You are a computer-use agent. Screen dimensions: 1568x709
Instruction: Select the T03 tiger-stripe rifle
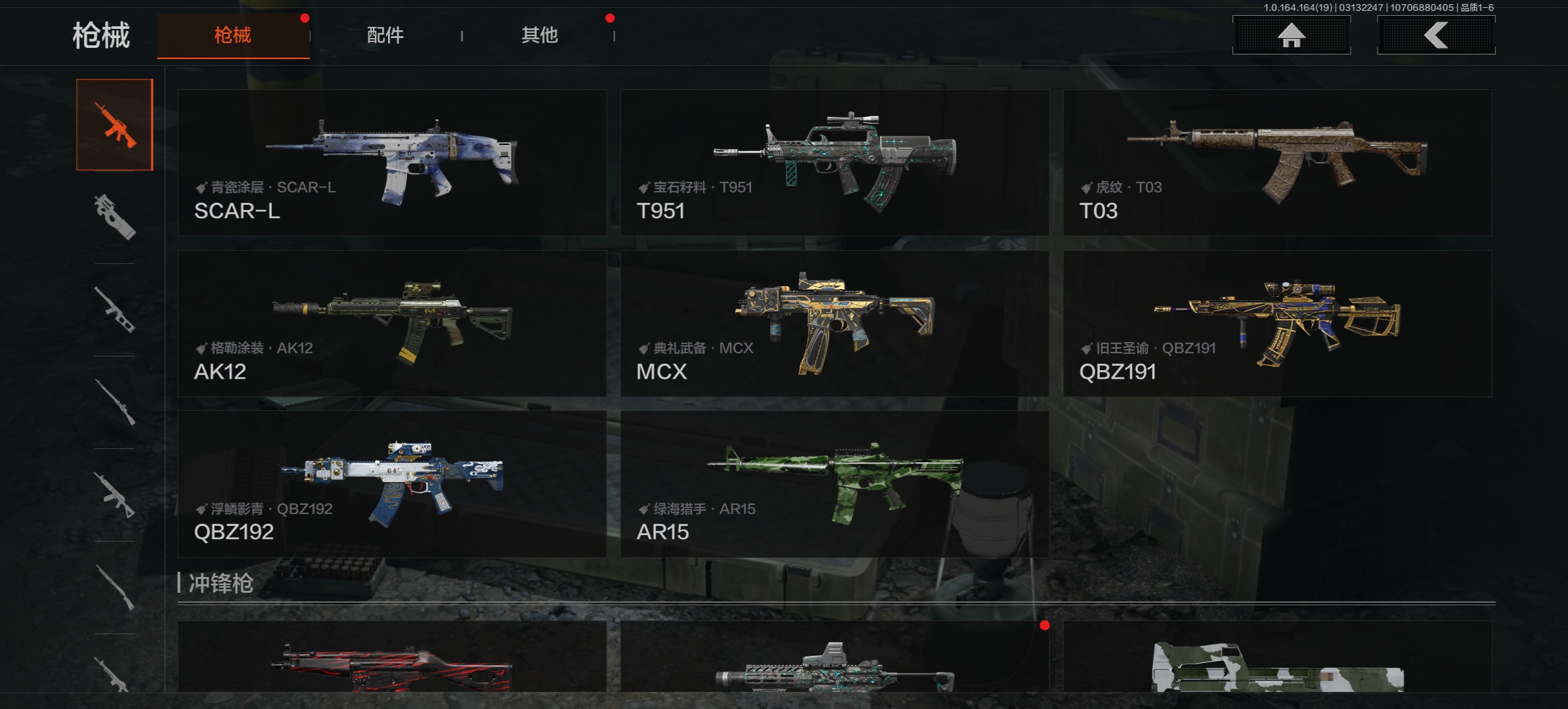click(x=1277, y=163)
